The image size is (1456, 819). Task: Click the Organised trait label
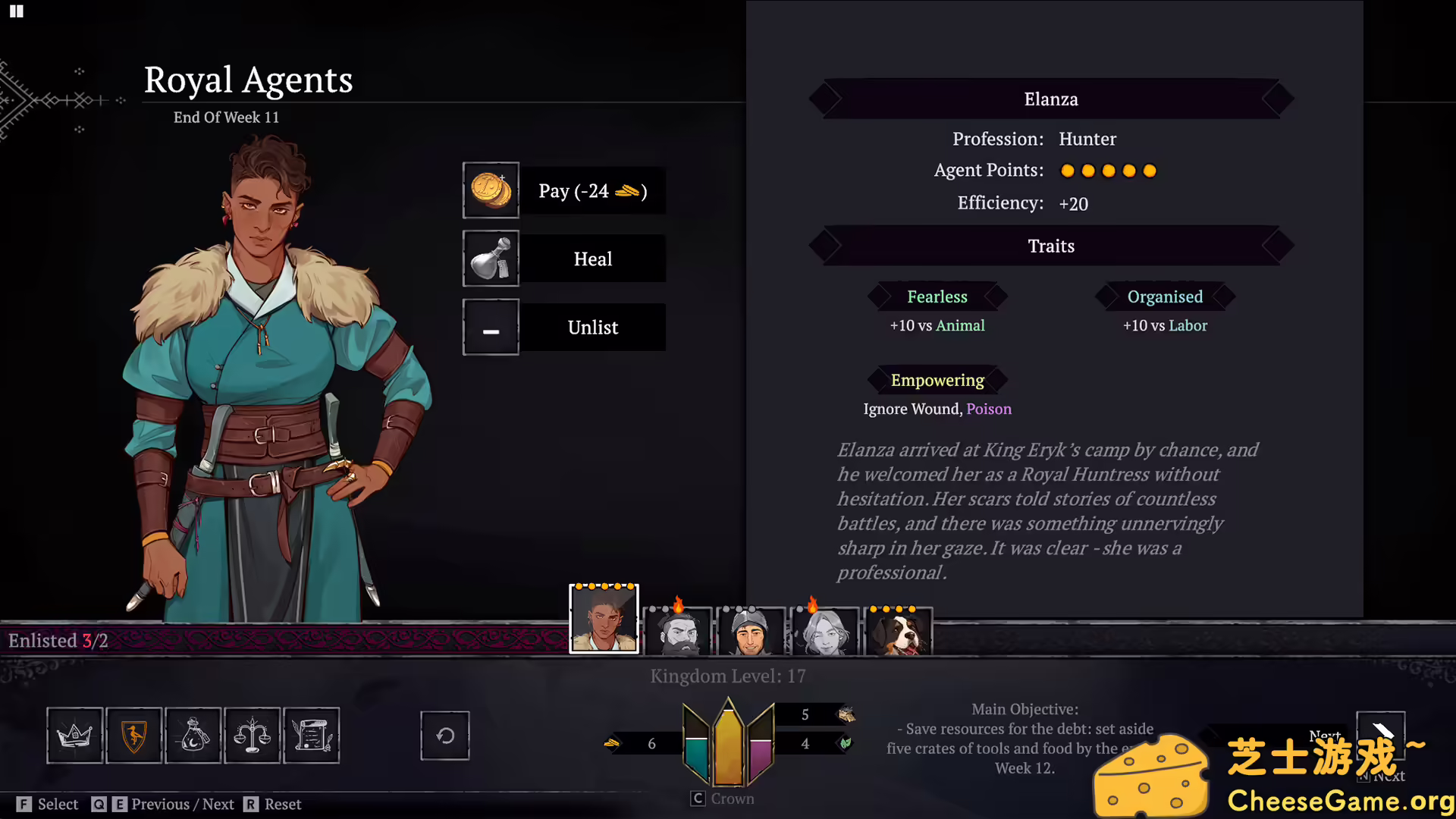click(1165, 297)
